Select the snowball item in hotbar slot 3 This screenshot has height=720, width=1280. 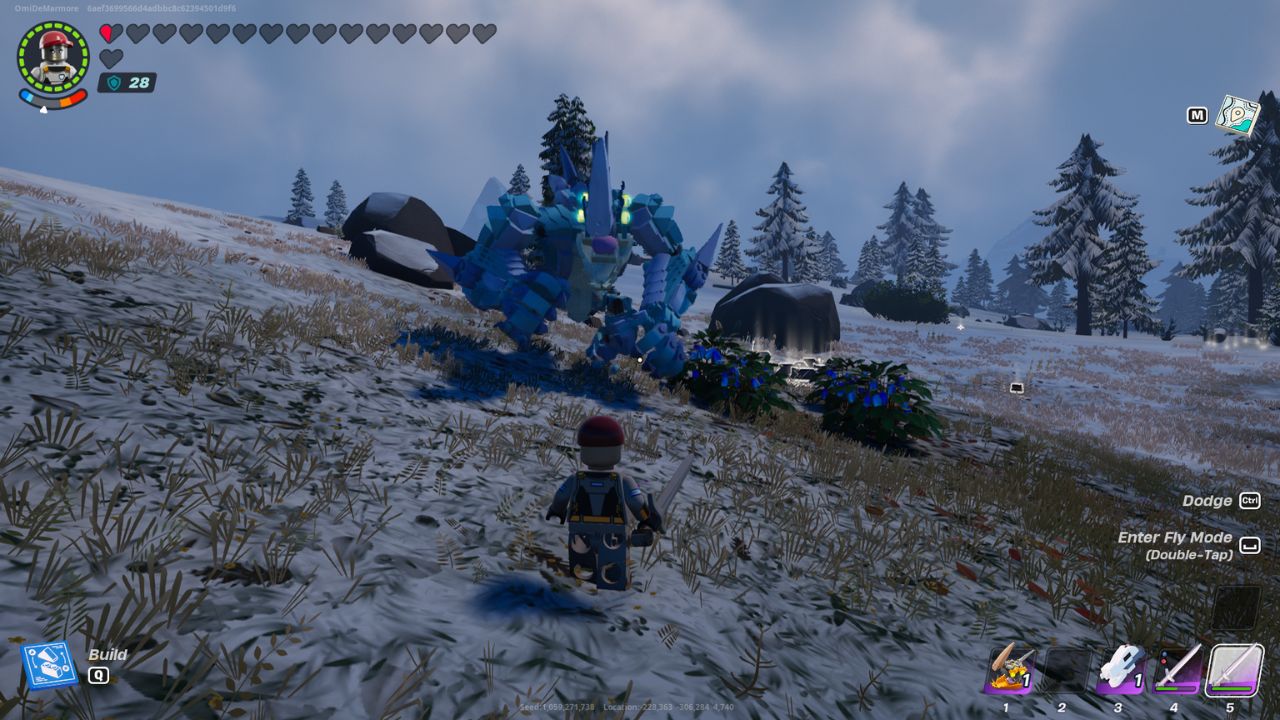[1122, 668]
